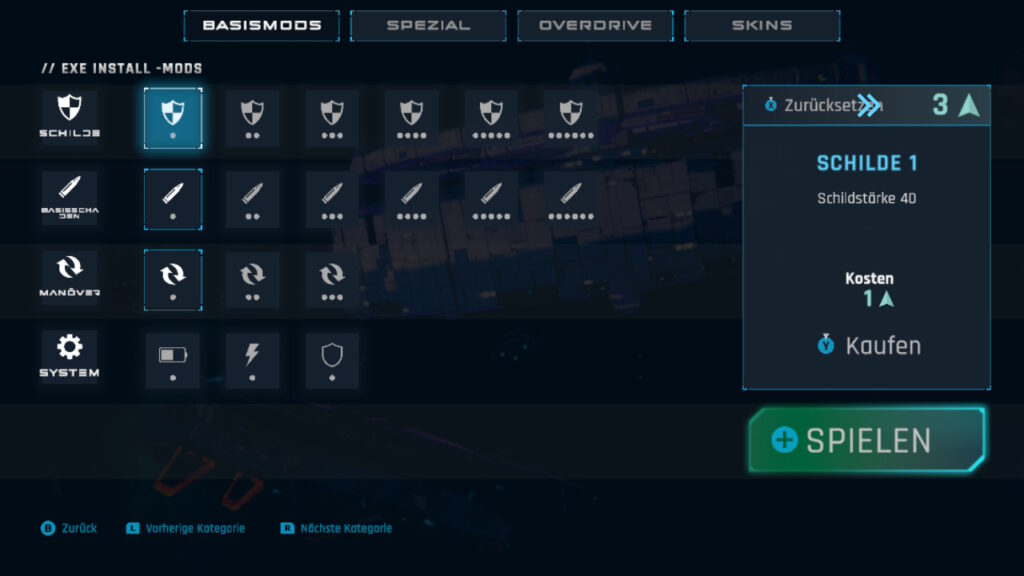Viewport: 1024px width, 576px height.
Task: Buy the mod with Kaufen
Action: click(868, 346)
